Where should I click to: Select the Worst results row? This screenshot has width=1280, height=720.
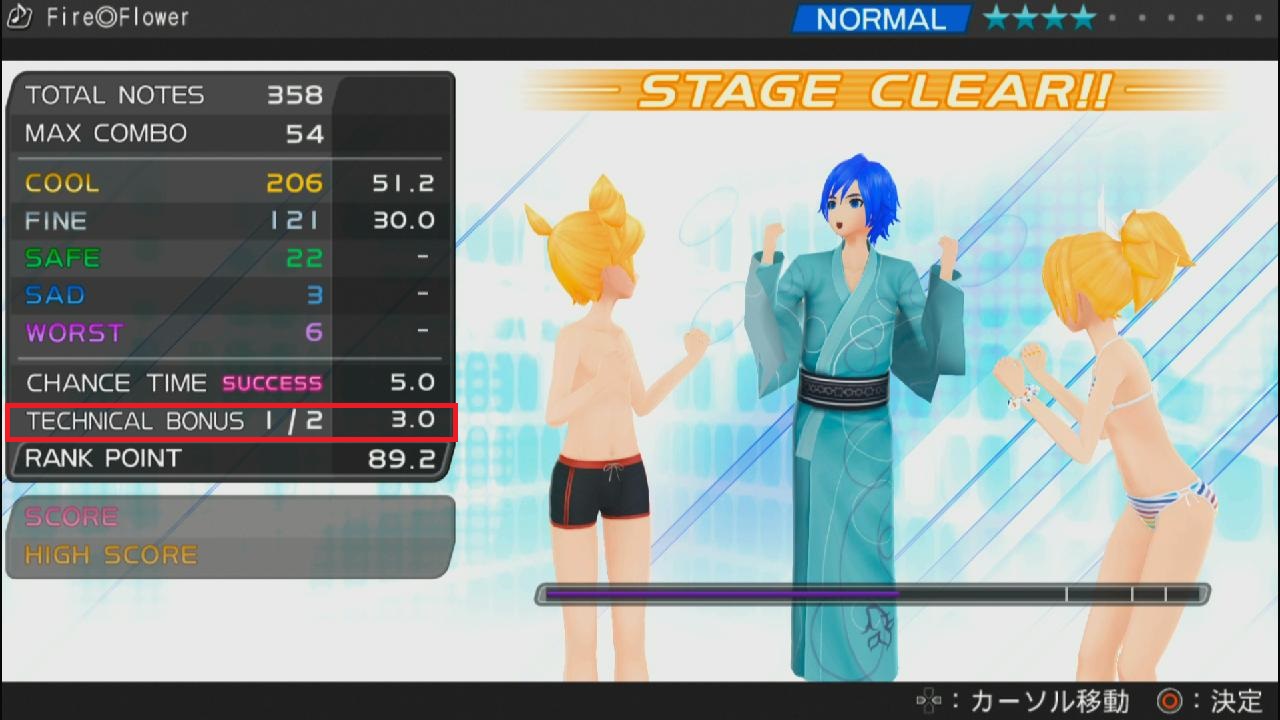[x=231, y=333]
